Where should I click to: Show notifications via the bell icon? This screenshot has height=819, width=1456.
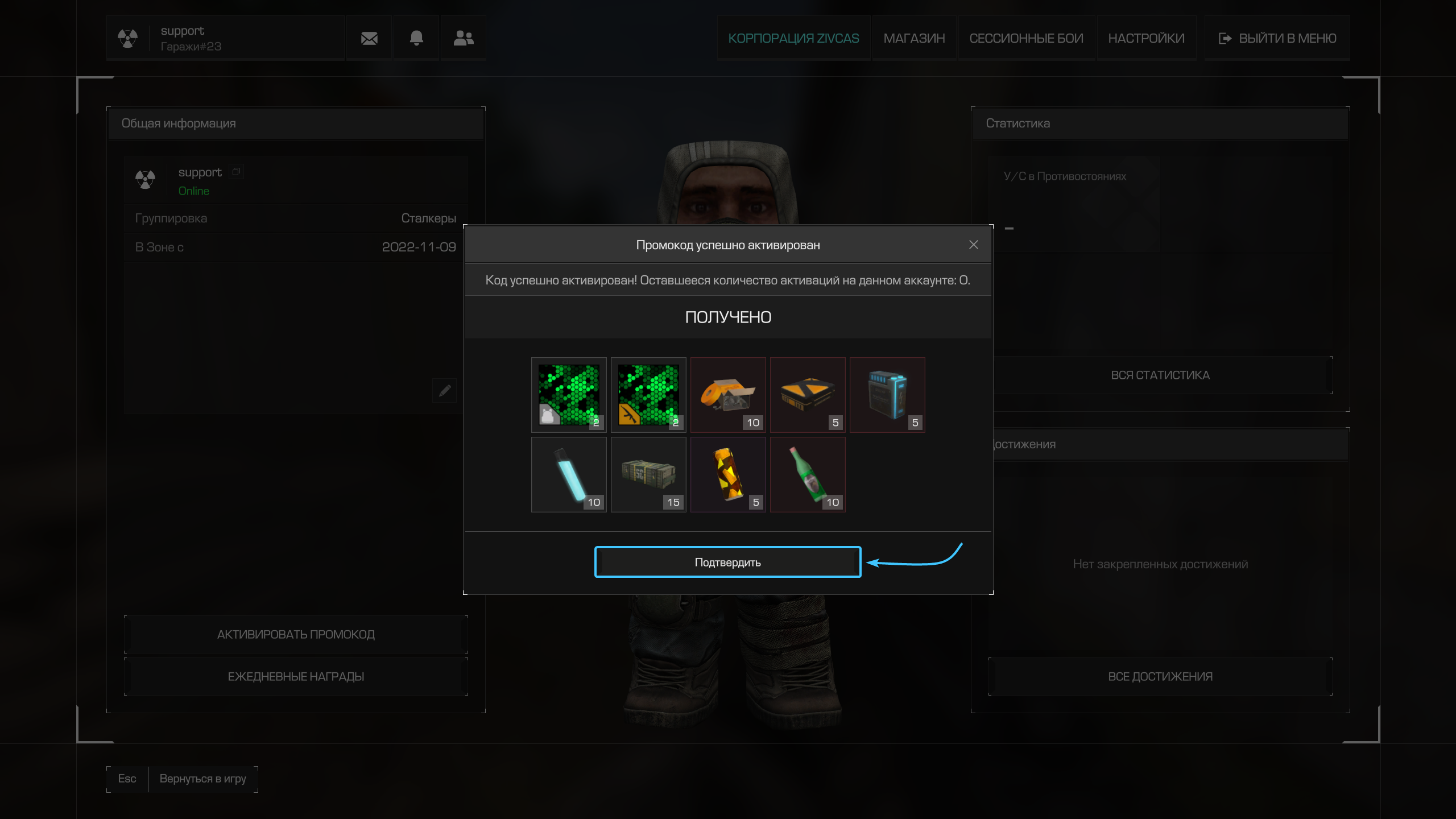point(416,38)
